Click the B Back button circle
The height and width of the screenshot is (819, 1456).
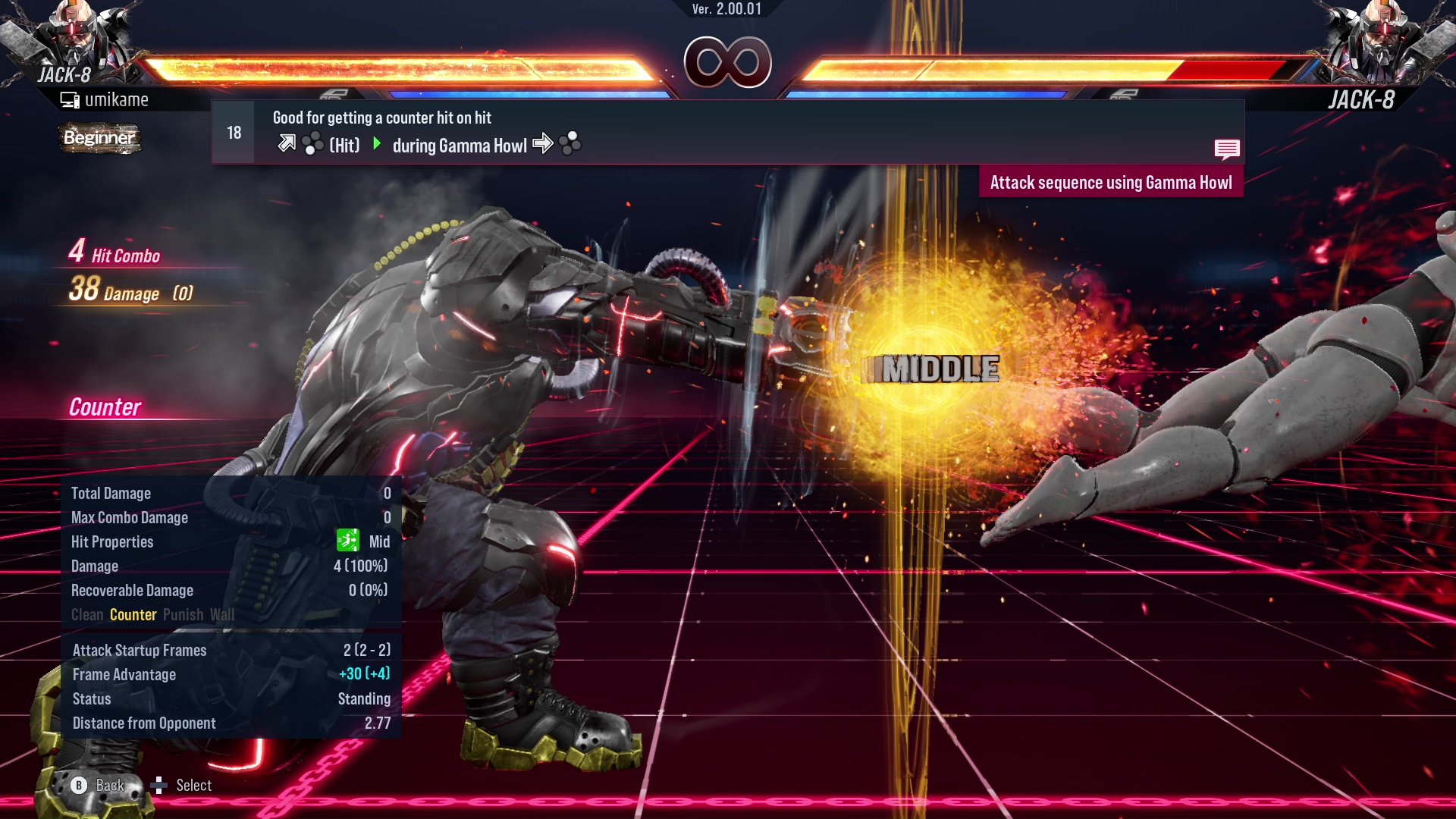[78, 785]
